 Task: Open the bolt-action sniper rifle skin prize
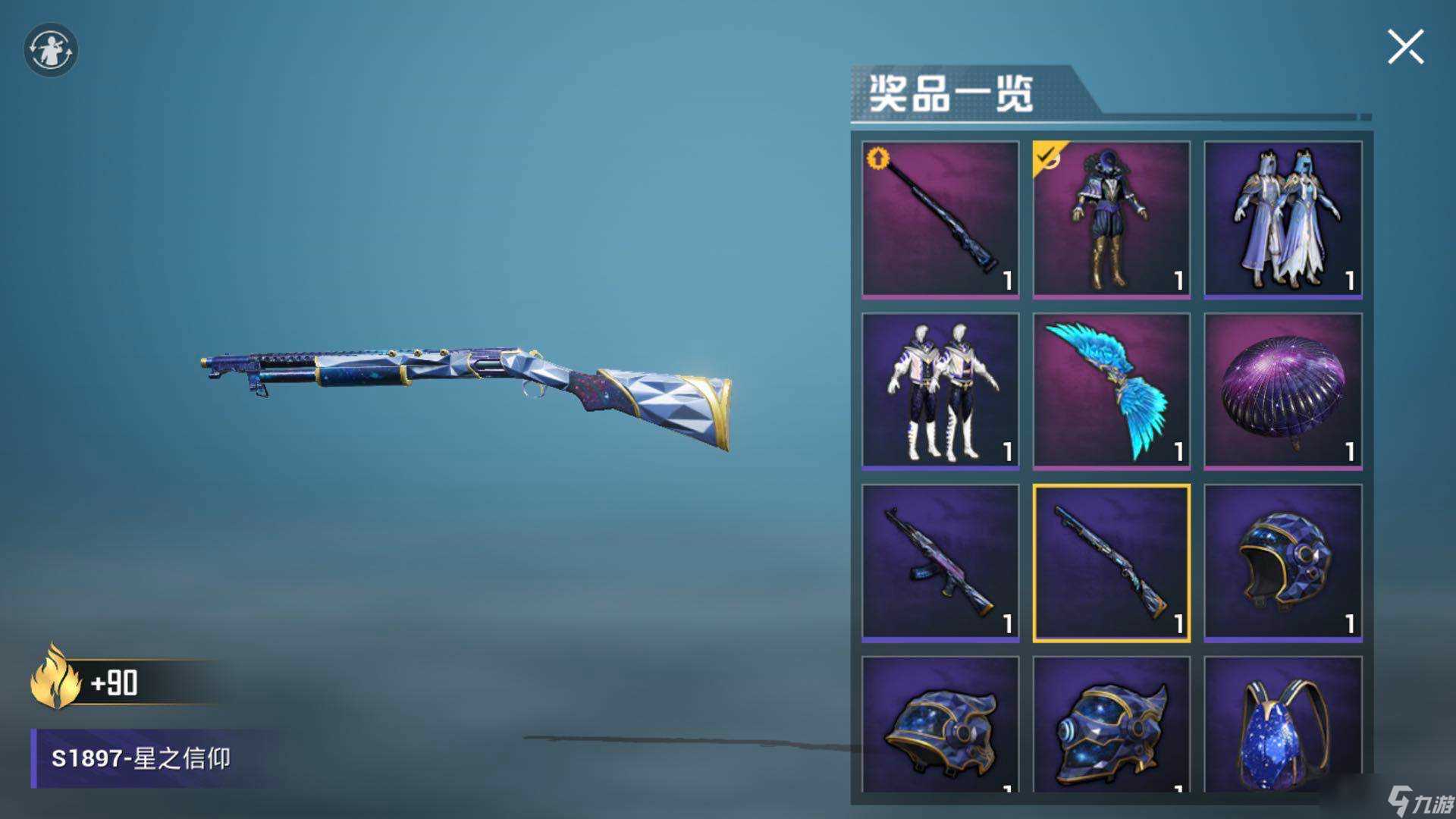[939, 218]
